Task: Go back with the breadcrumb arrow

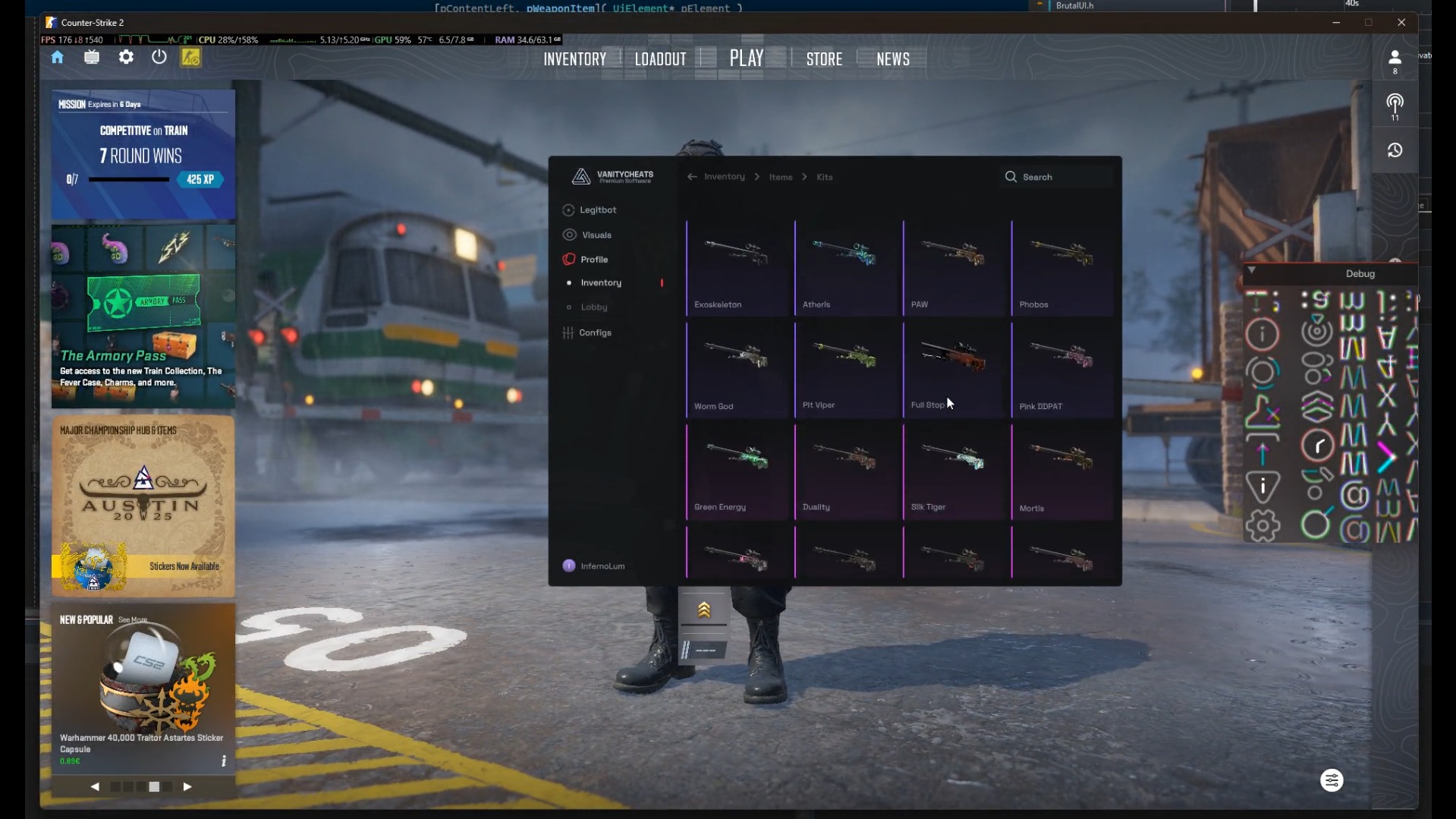Action: 692,177
